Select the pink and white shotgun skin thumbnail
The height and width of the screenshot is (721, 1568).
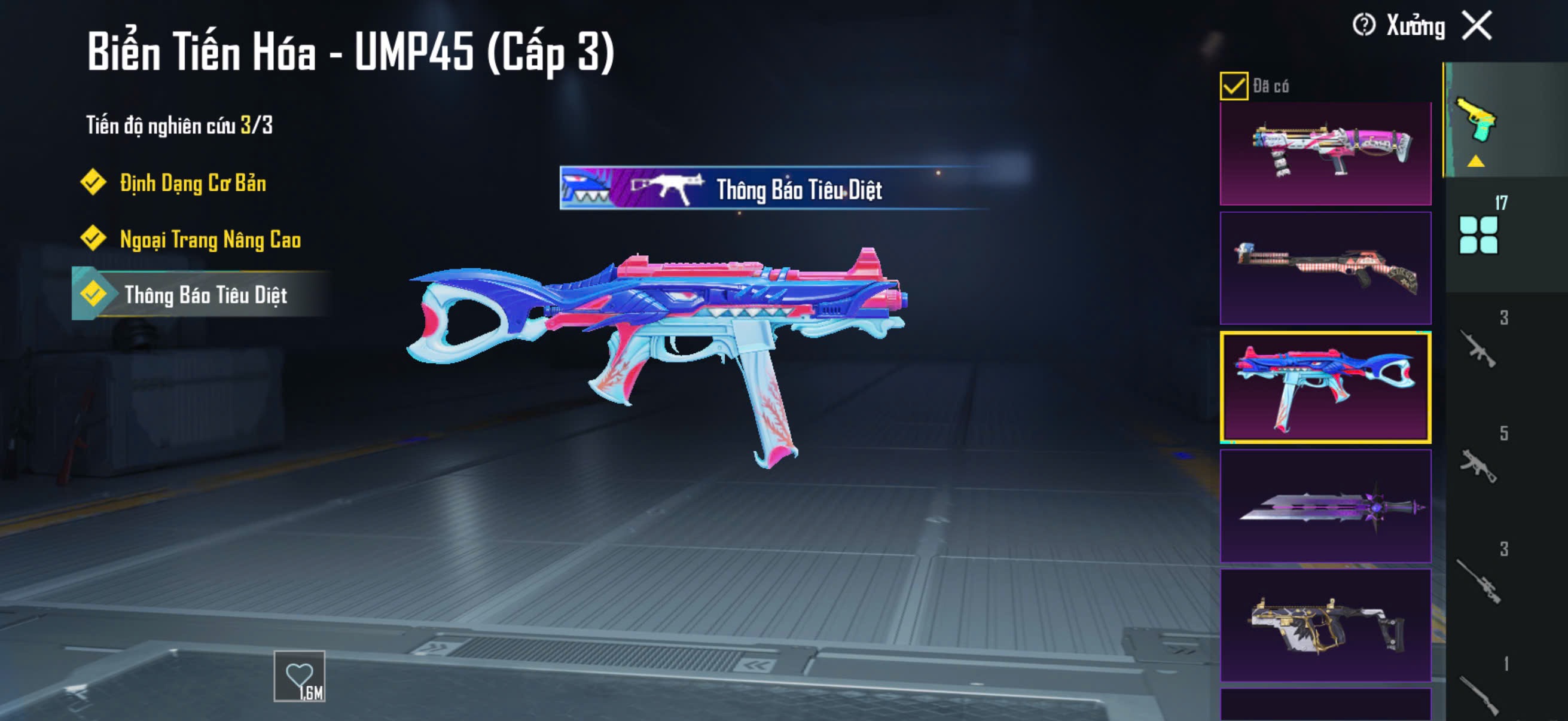coord(1325,153)
